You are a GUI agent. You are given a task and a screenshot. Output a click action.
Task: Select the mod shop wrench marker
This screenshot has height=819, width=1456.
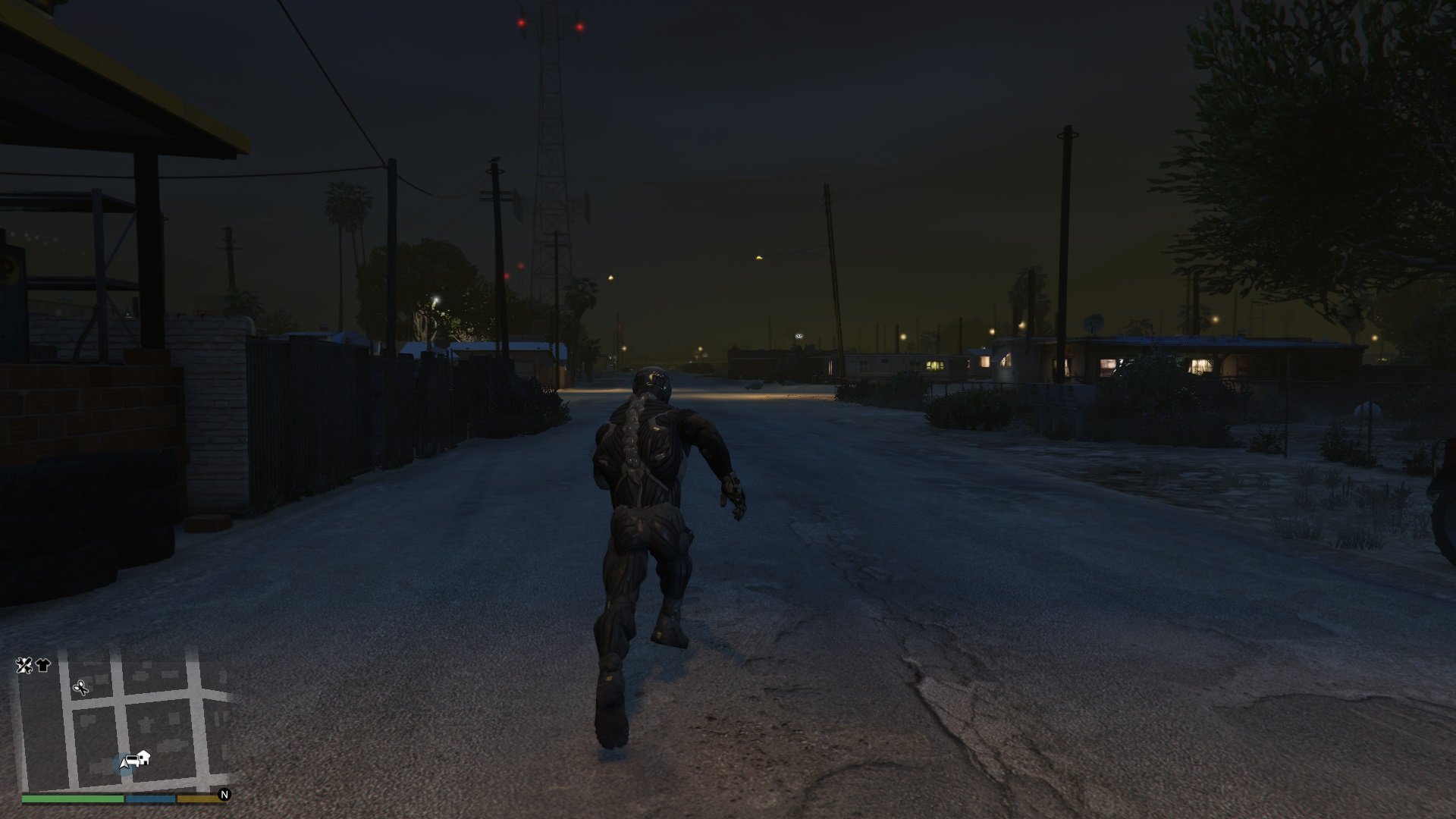pyautogui.click(x=24, y=665)
